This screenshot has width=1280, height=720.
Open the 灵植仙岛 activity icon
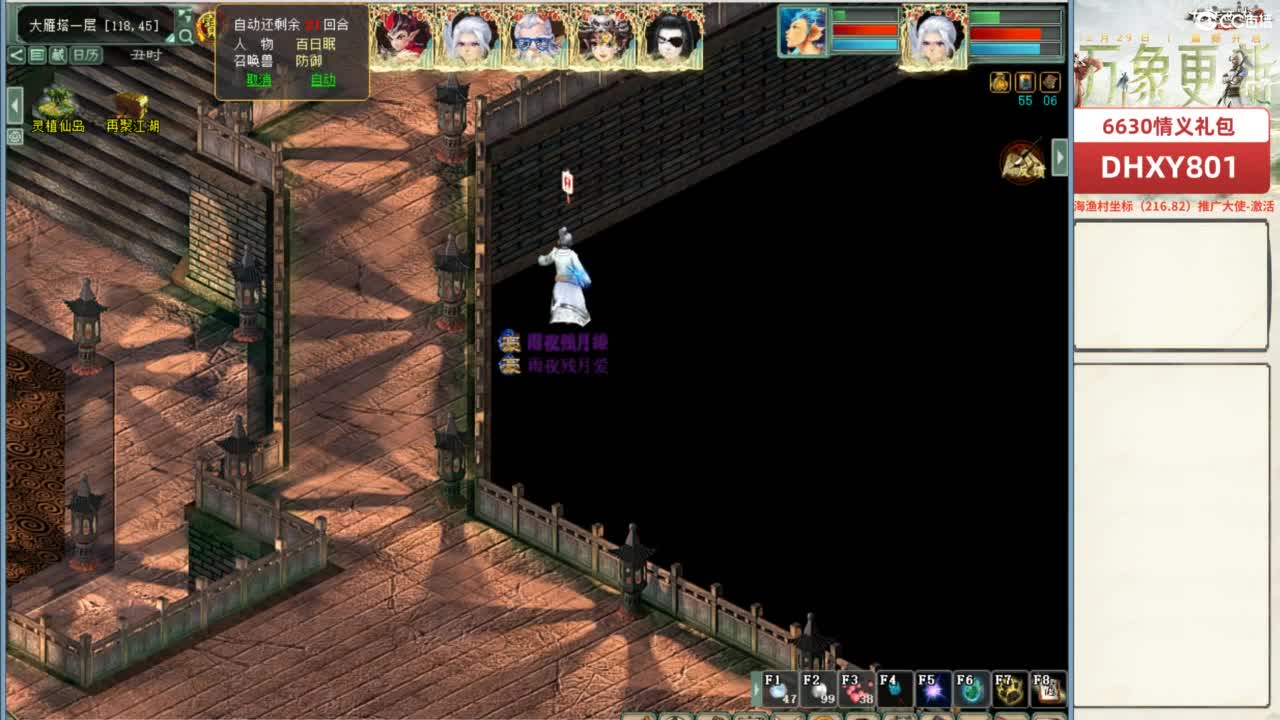[55, 105]
